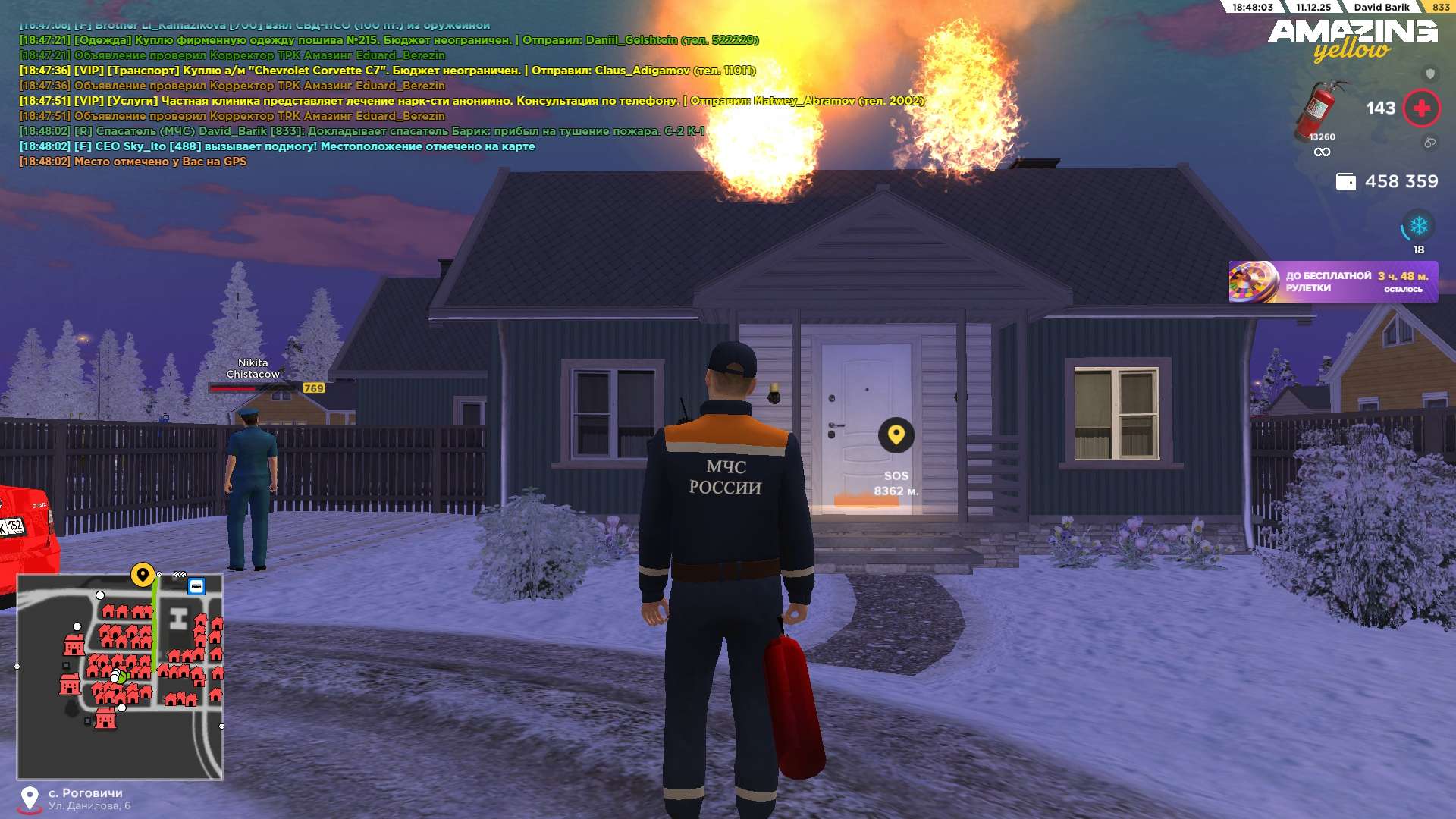Select the snowflake temperature indicator
This screenshot has height=819, width=1456.
(x=1418, y=226)
